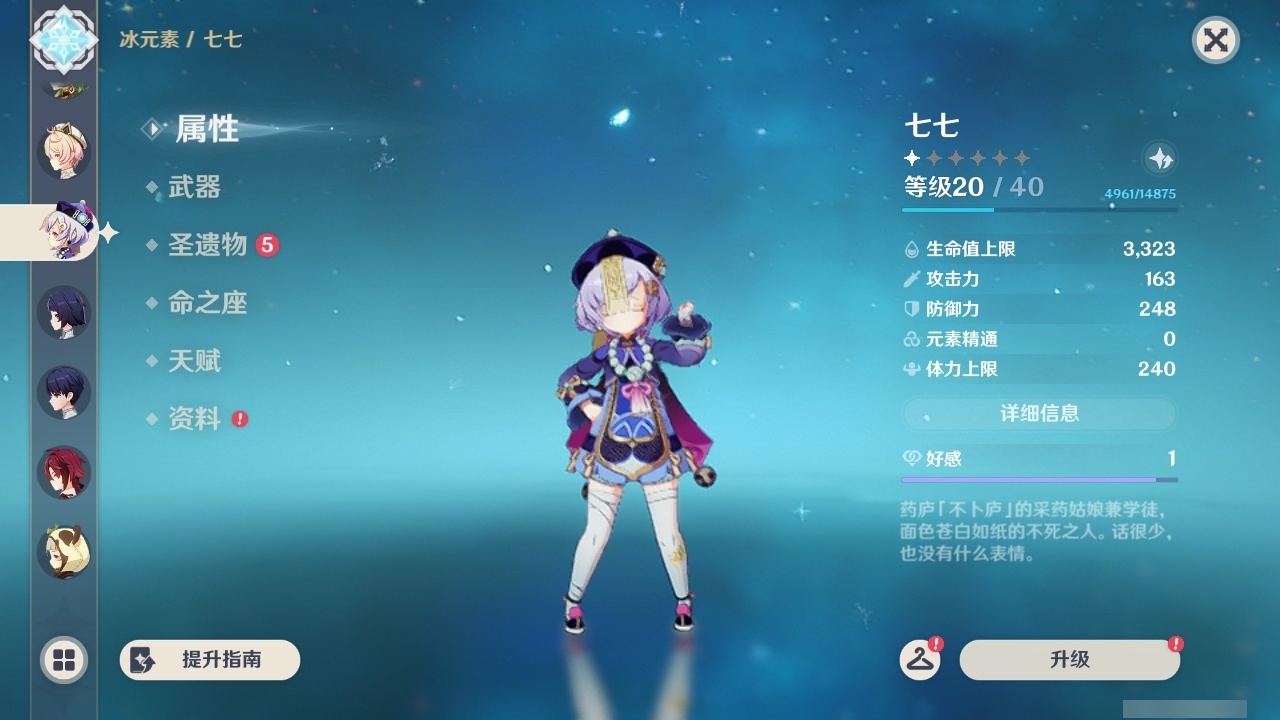Click the friendship icon next to 好感

[911, 456]
